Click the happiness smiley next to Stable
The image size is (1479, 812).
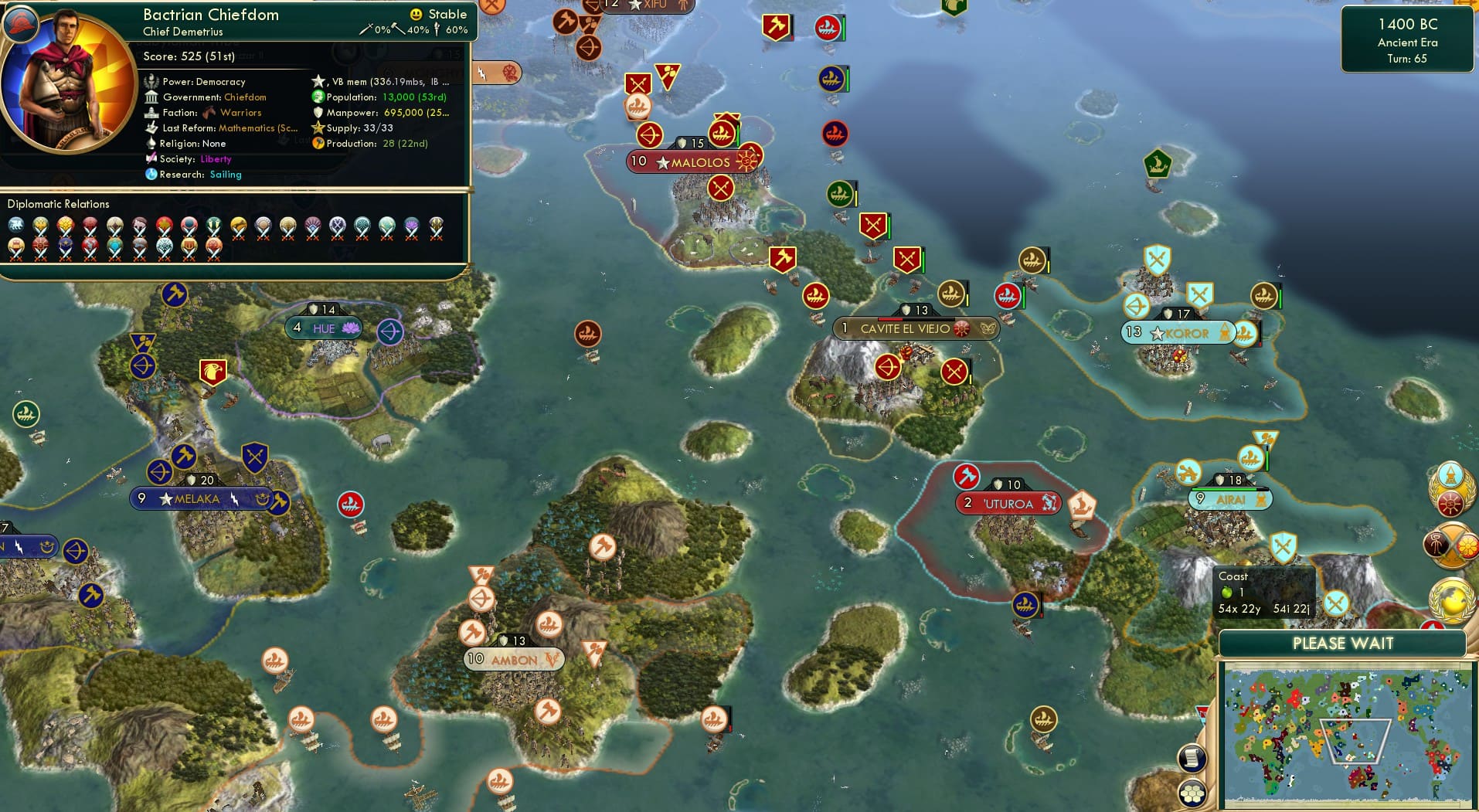[416, 14]
